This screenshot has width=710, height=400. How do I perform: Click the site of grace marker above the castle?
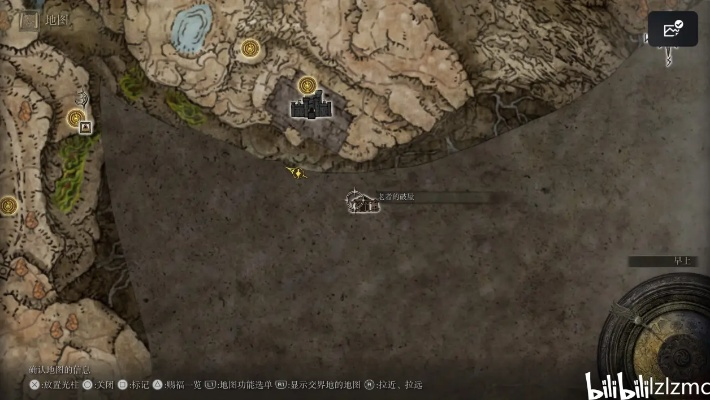[x=308, y=85]
